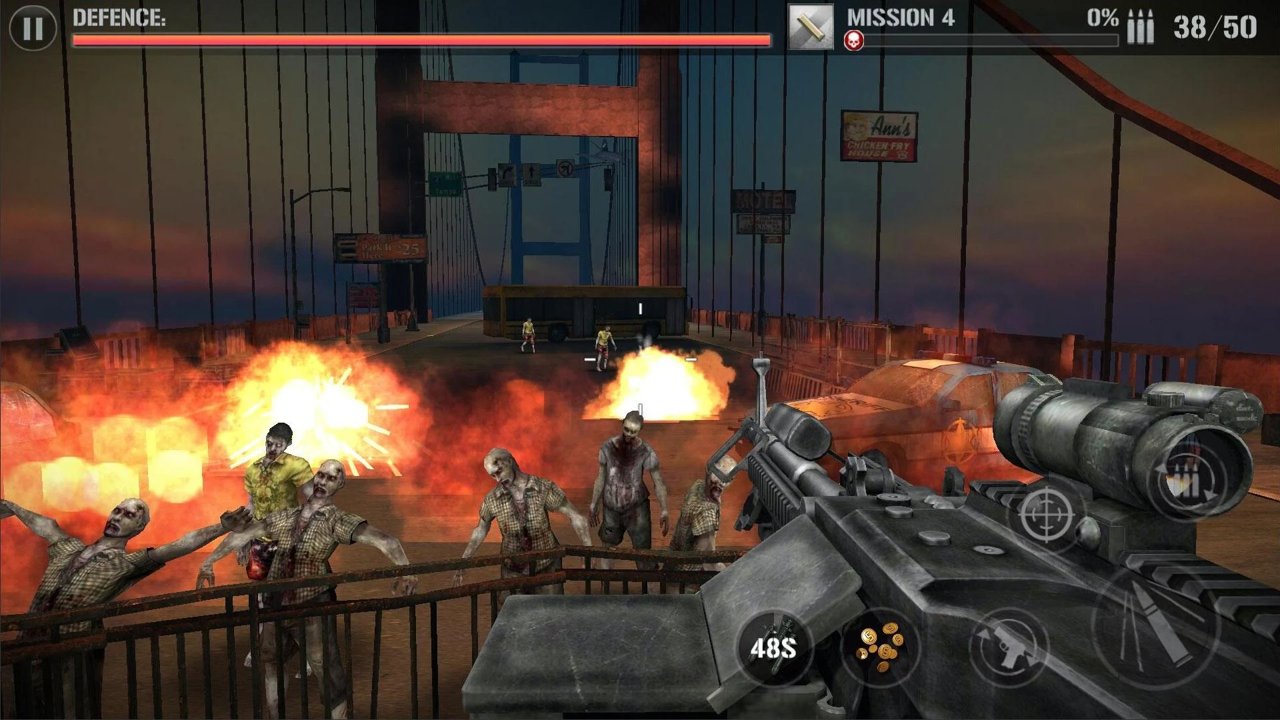This screenshot has height=720, width=1280.
Task: Tap the bullet fire button
Action: (1155, 627)
